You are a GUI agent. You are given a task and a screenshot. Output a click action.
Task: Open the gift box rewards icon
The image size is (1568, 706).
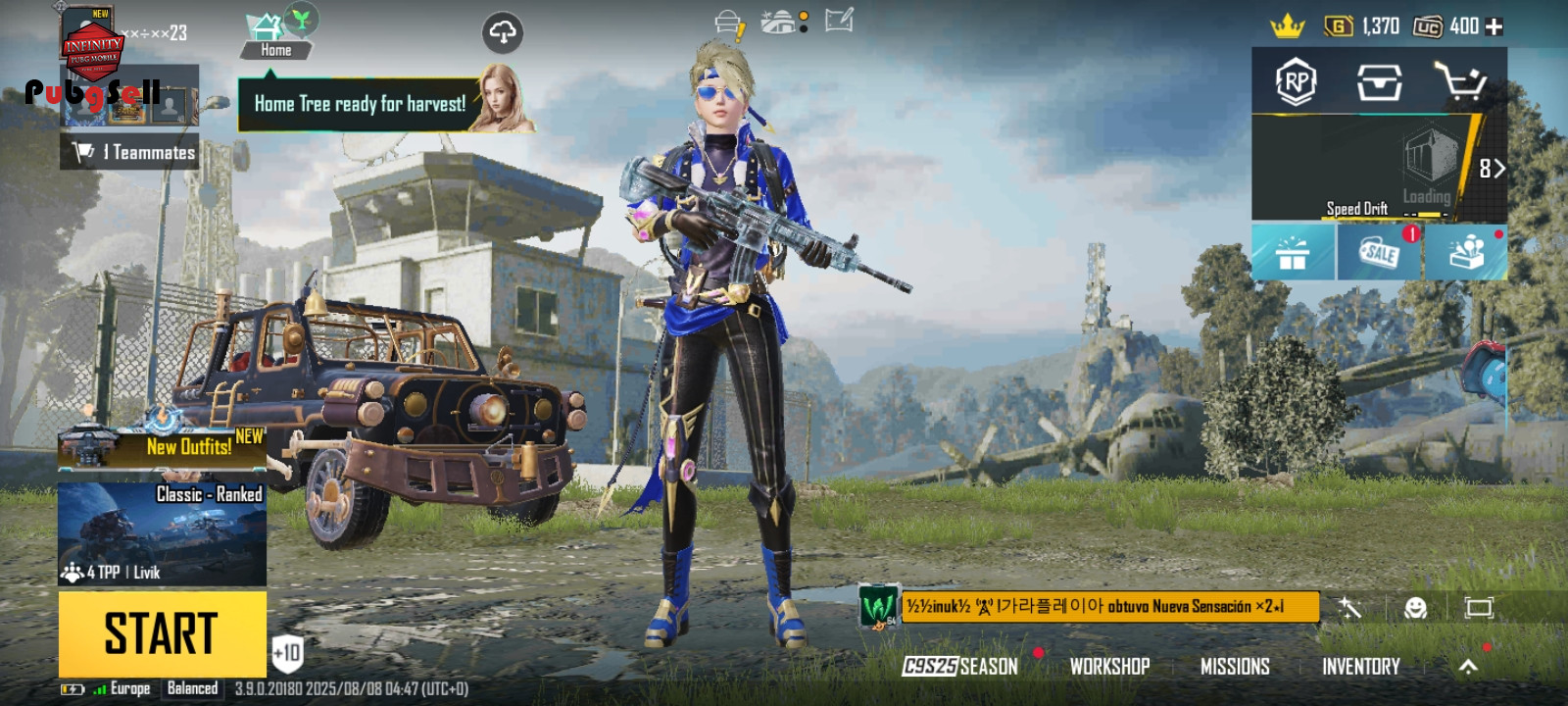pyautogui.click(x=1293, y=253)
